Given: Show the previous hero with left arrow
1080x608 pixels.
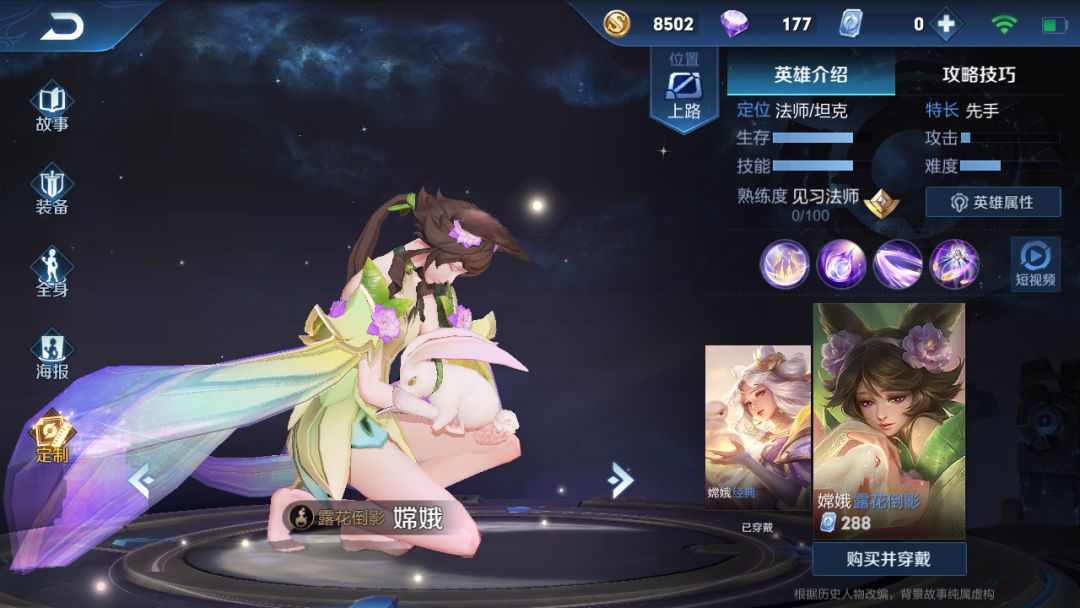Looking at the screenshot, I should click(141, 481).
